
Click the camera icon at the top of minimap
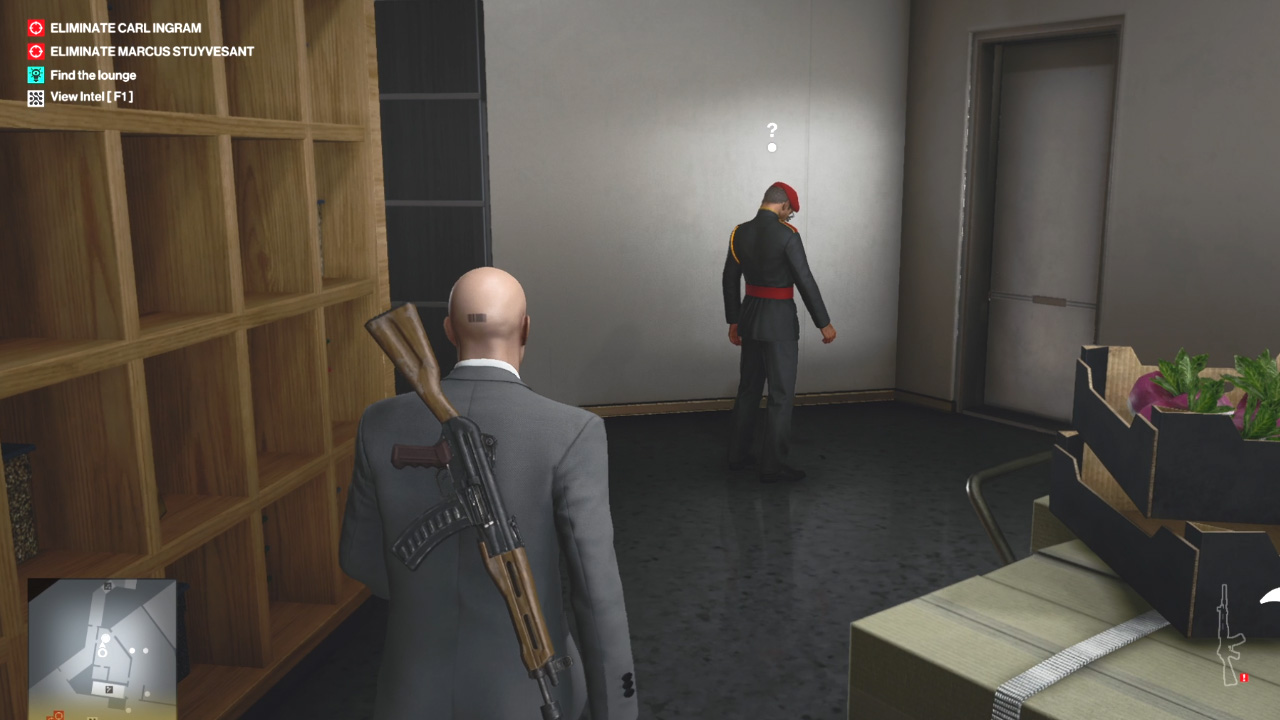pyautogui.click(x=107, y=586)
